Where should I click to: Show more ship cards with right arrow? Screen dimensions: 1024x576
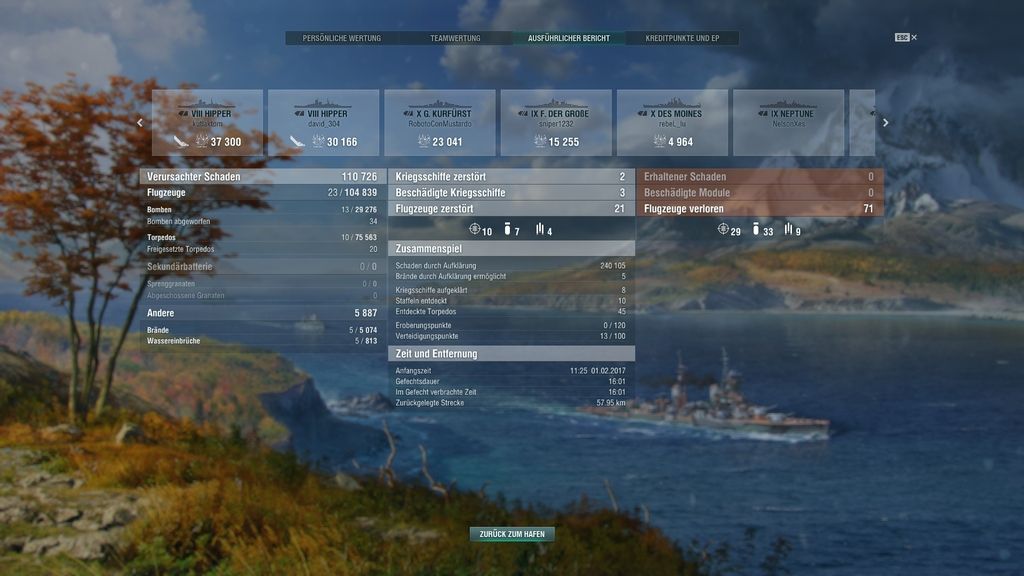[x=885, y=123]
